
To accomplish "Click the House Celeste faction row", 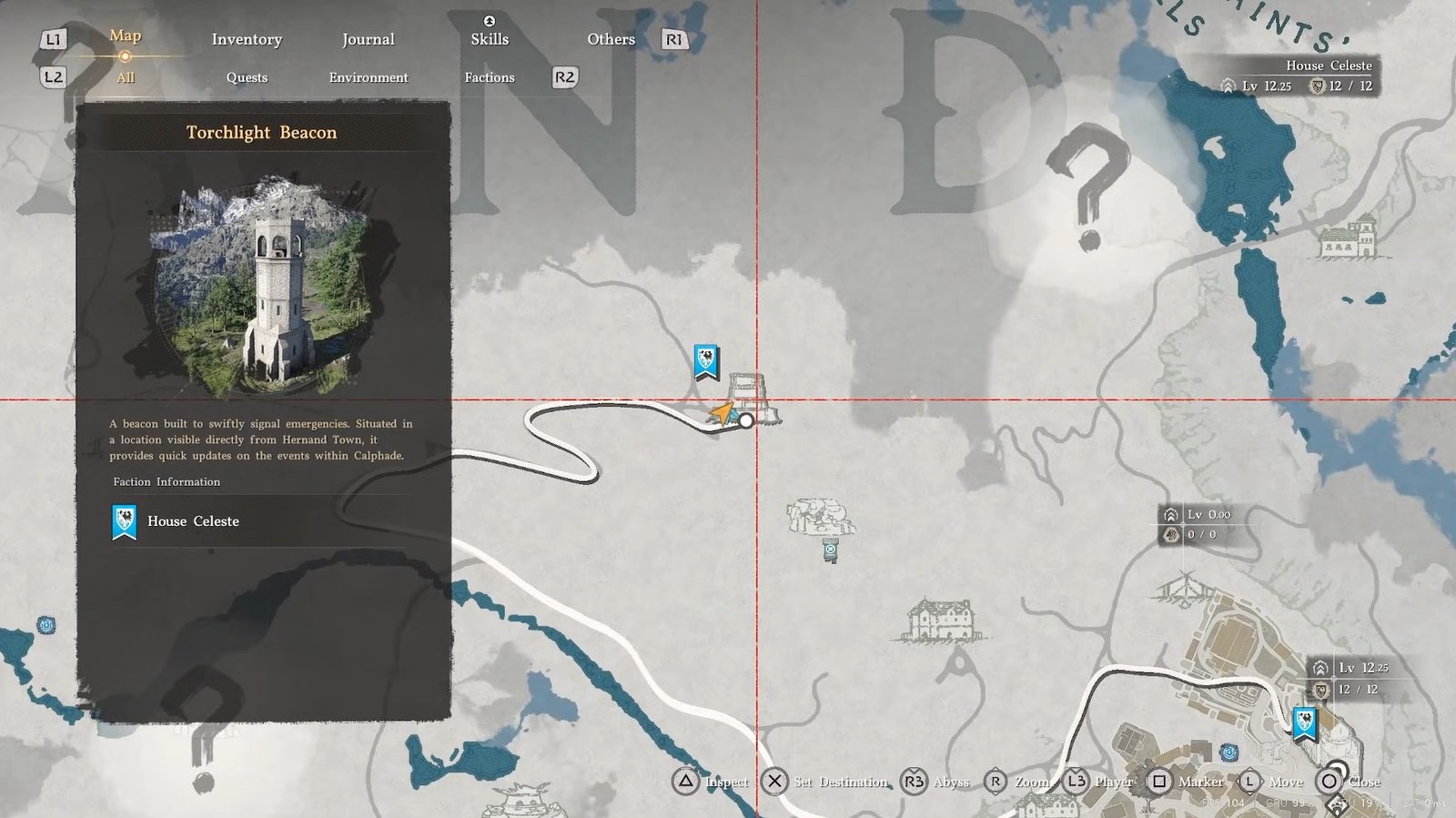I will [x=262, y=521].
